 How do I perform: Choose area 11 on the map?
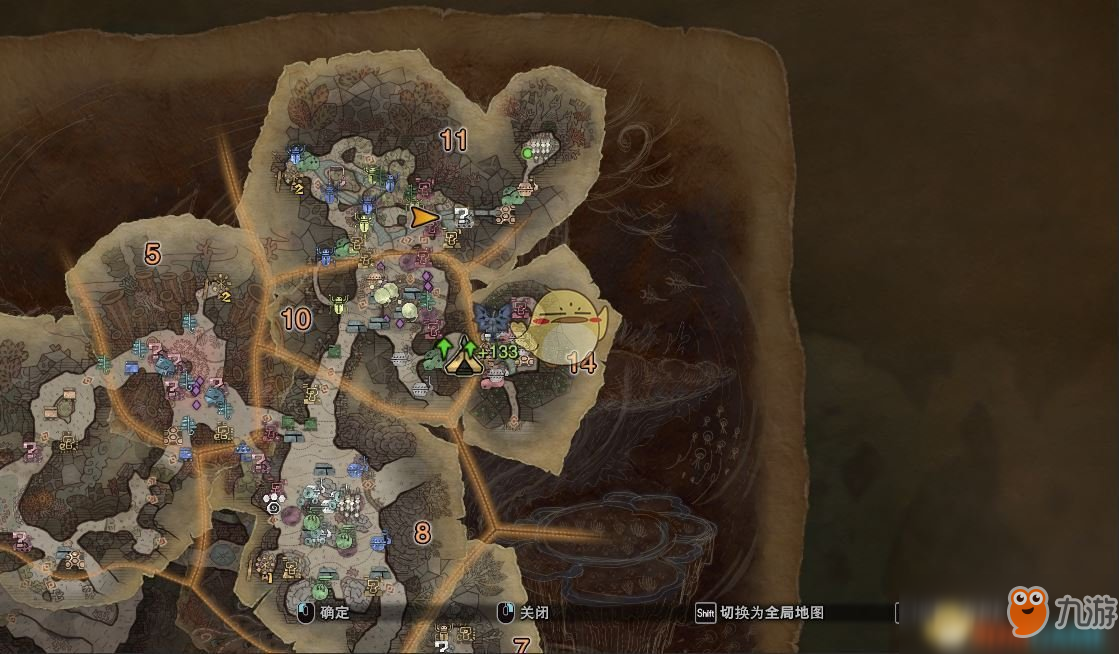coord(454,140)
